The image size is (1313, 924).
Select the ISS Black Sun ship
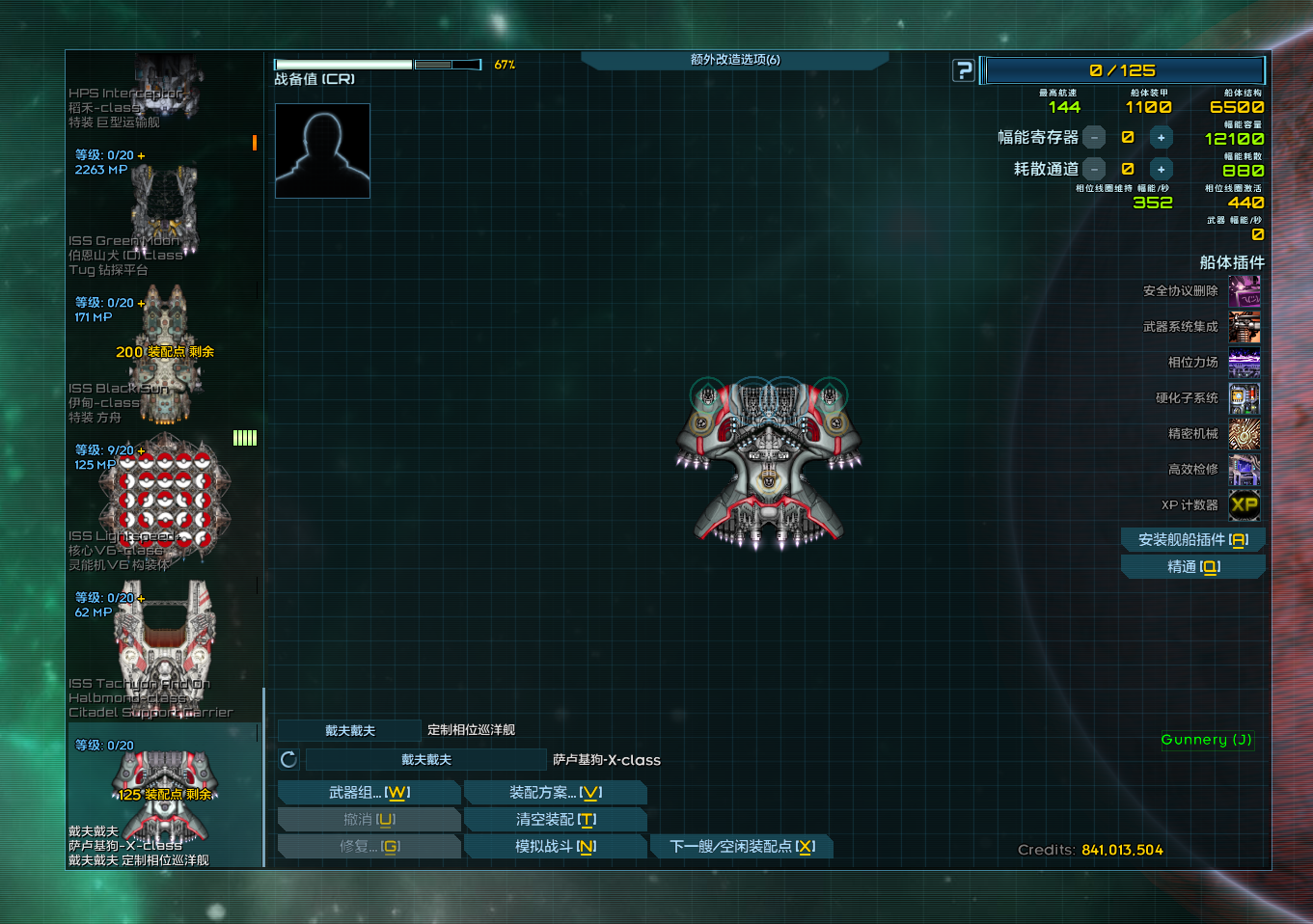click(x=164, y=357)
